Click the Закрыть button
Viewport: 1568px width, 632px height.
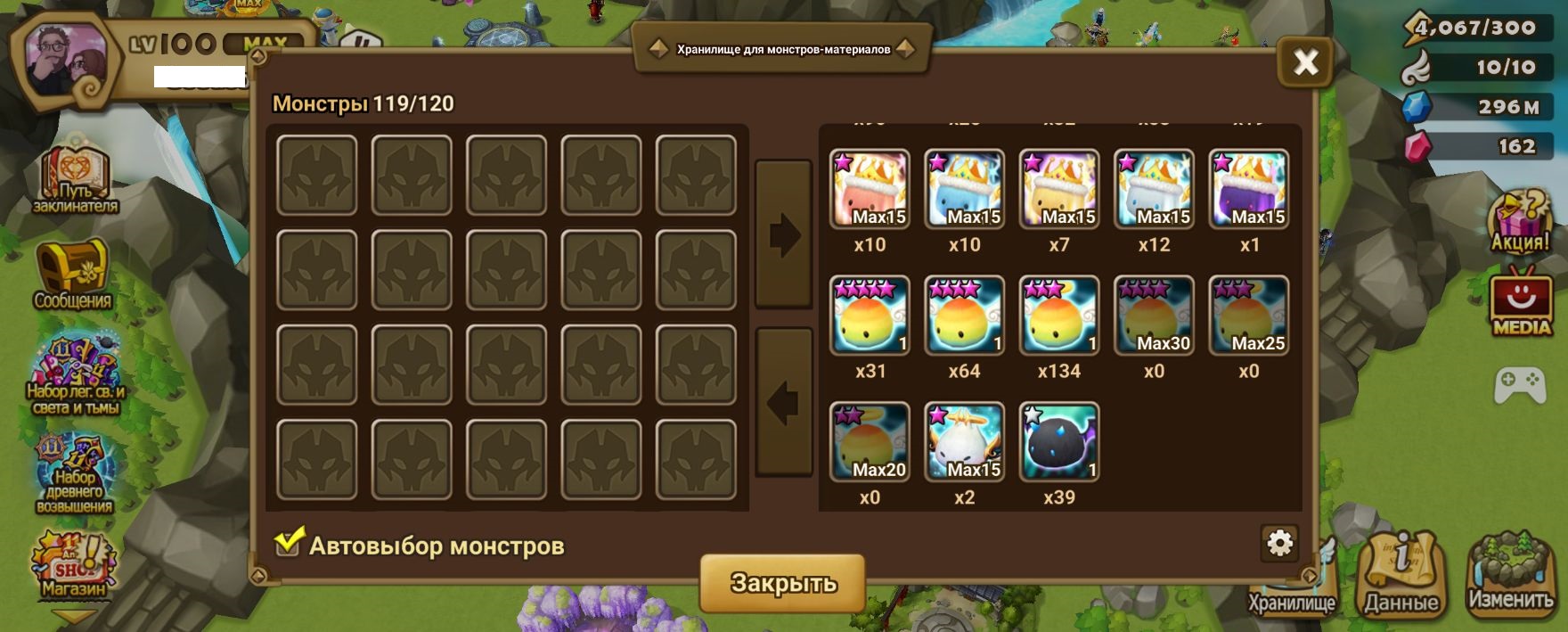[x=782, y=583]
